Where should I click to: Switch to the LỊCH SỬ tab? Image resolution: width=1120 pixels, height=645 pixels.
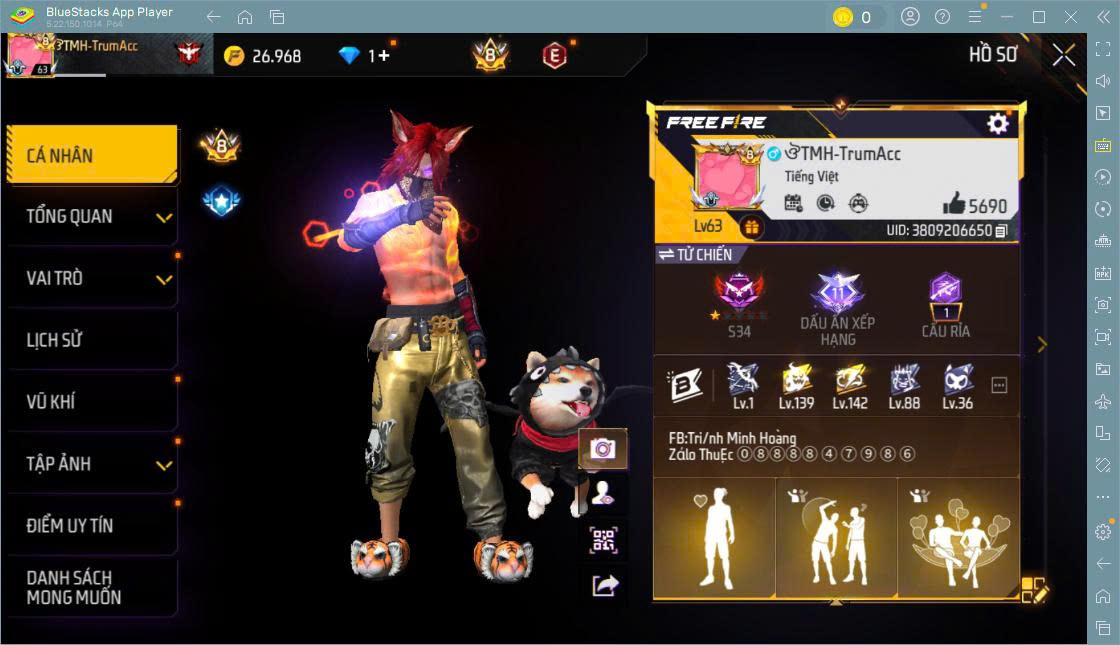pyautogui.click(x=92, y=340)
